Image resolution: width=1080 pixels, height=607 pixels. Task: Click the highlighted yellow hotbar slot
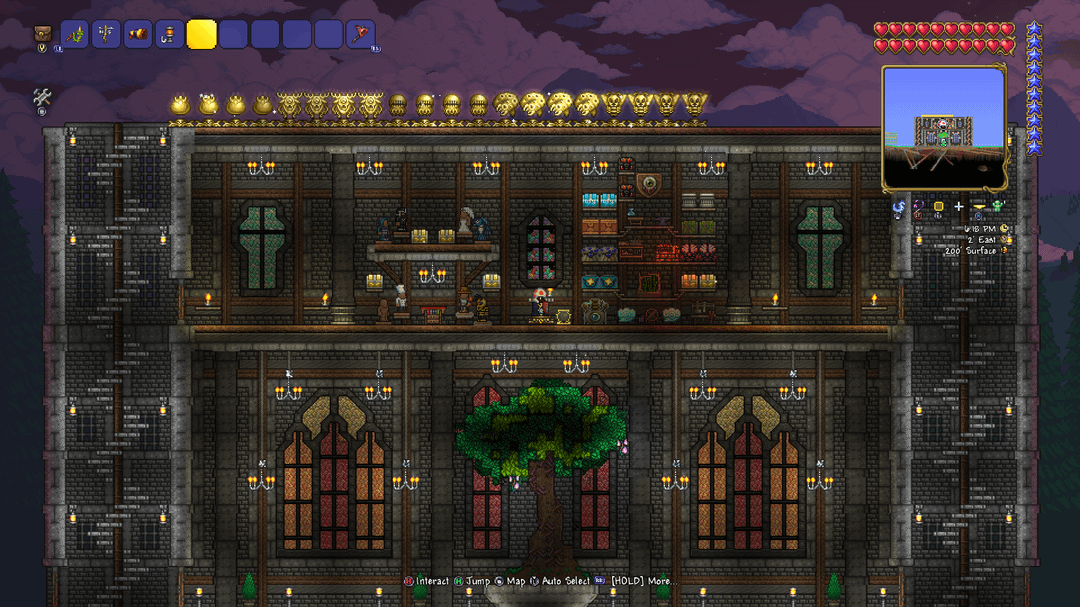pos(201,35)
